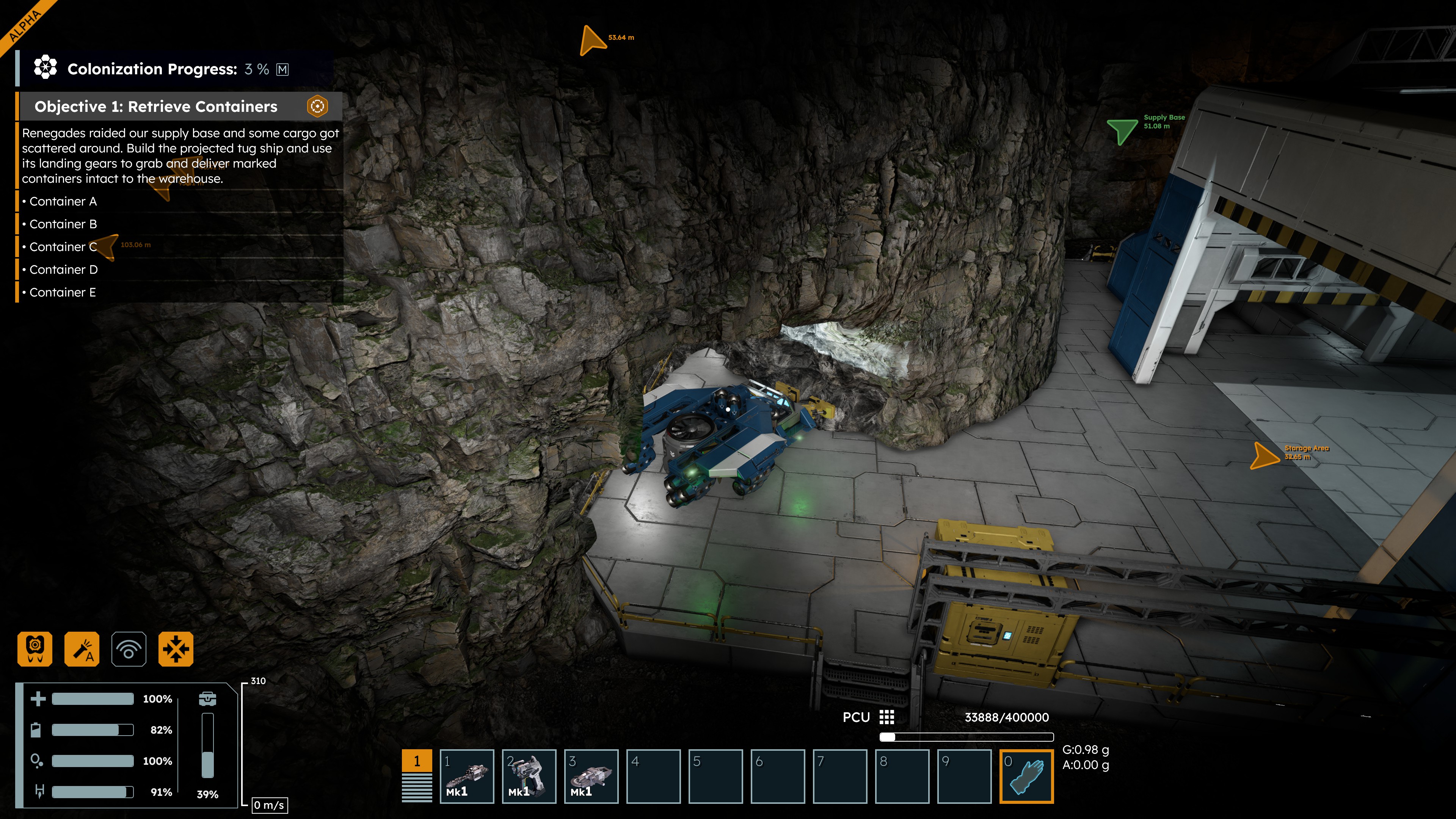This screenshot has height=819, width=1456.
Task: Switch the orange toolbar page number indicator
Action: click(x=417, y=761)
